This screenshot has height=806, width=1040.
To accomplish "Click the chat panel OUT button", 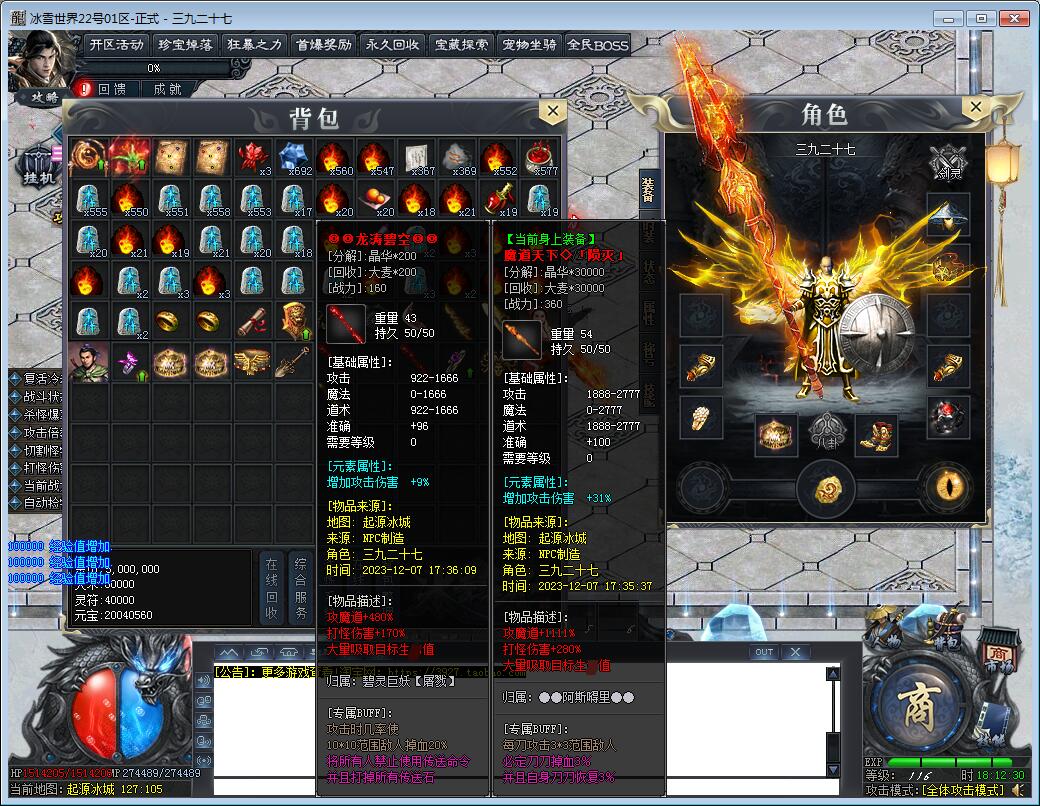I will (x=764, y=652).
